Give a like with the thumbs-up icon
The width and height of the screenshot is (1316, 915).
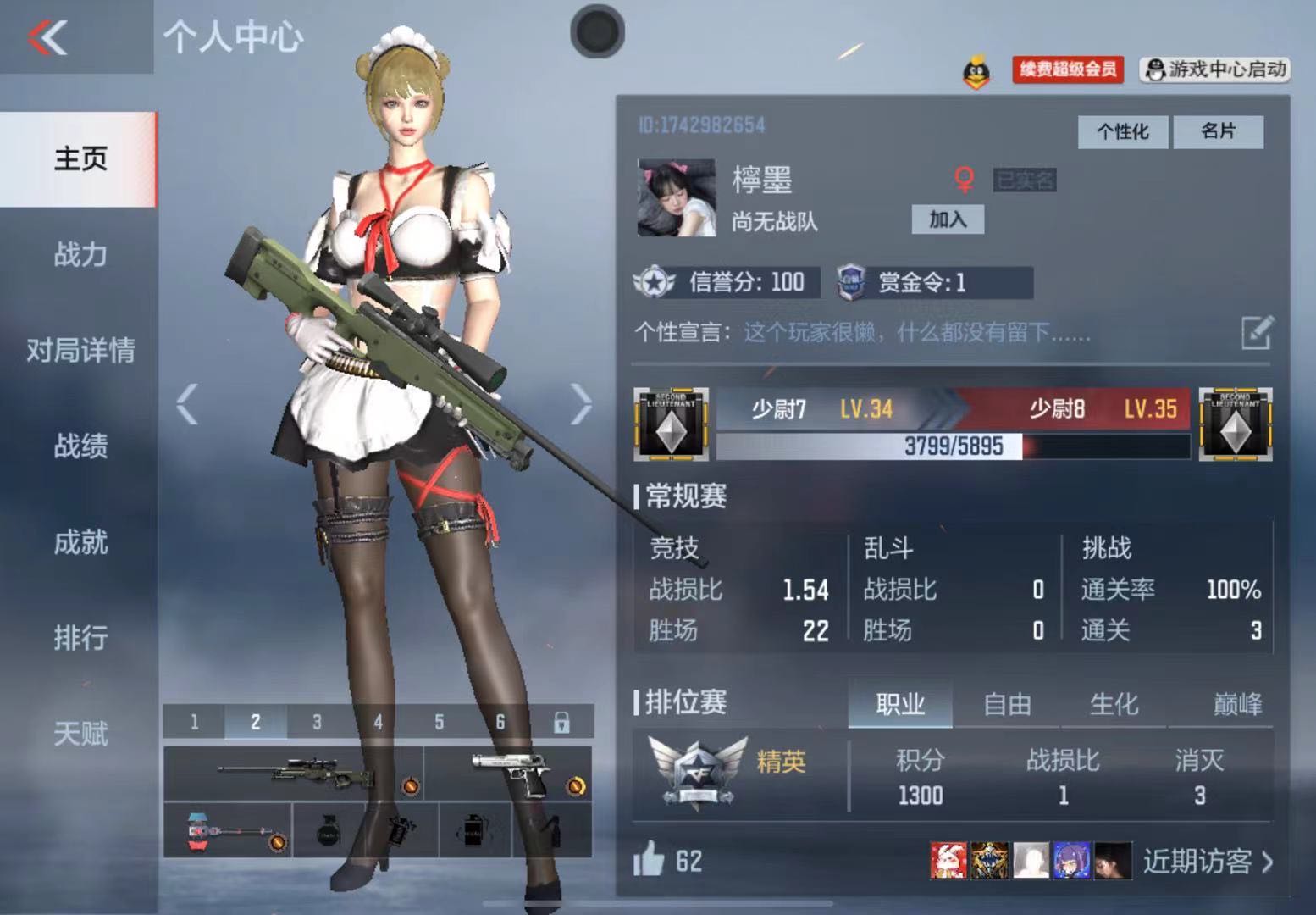650,860
